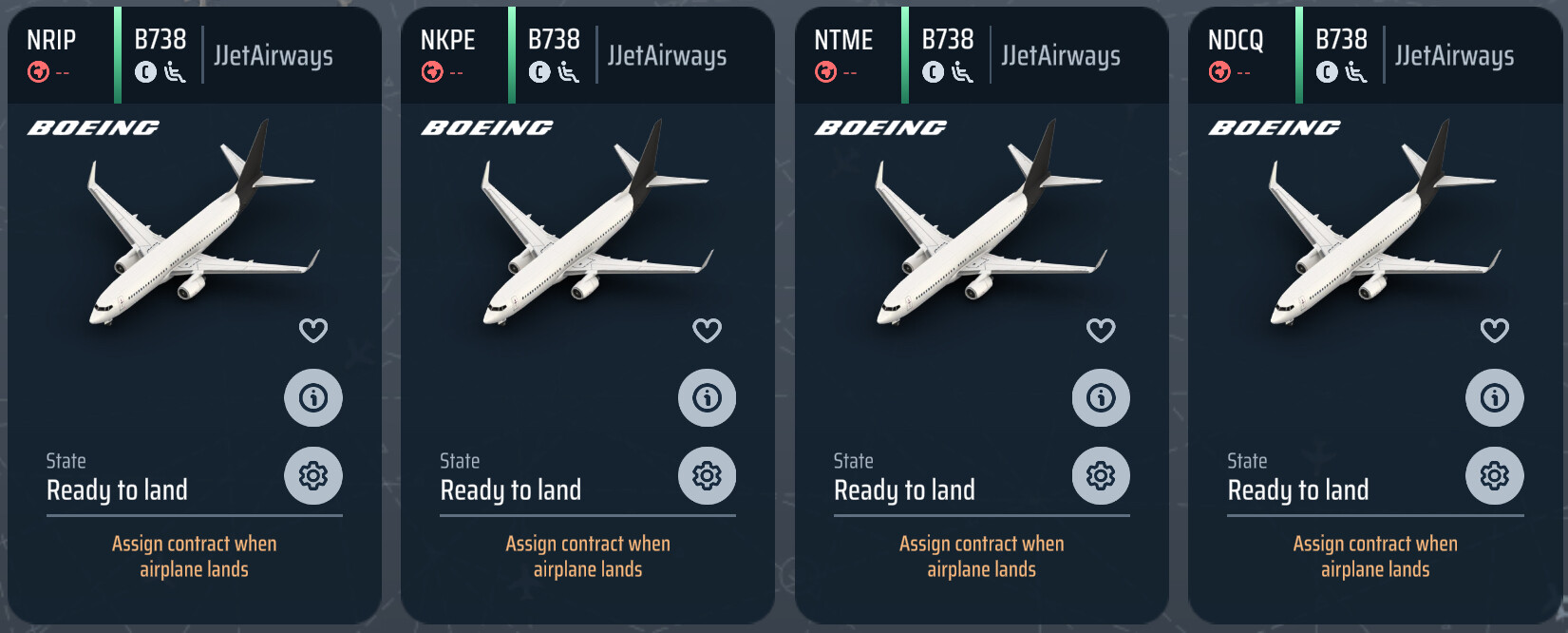Favorite the NKPE airplane with the heart
The width and height of the screenshot is (1568, 633).
707,331
